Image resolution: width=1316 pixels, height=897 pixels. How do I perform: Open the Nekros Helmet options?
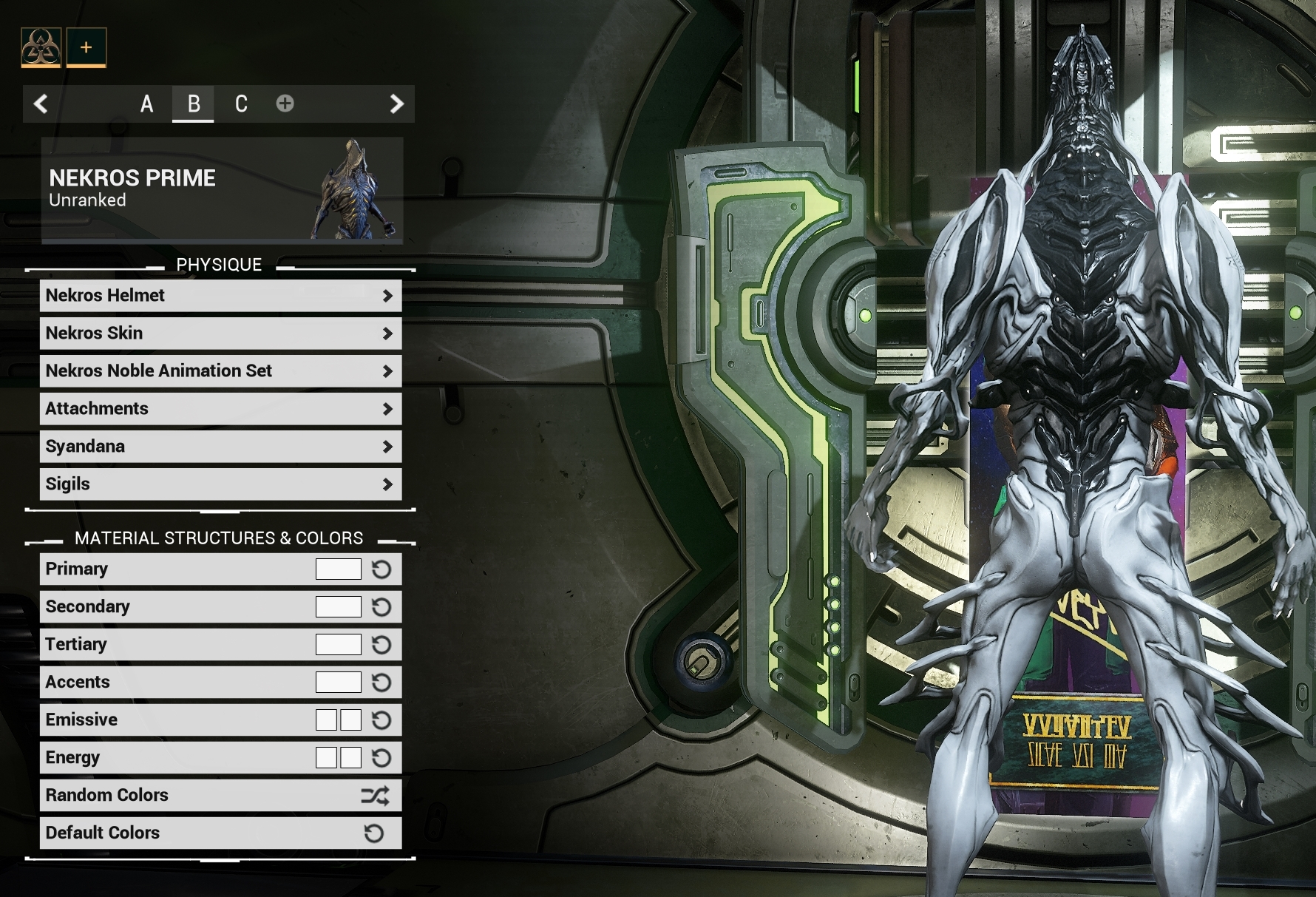(x=220, y=295)
